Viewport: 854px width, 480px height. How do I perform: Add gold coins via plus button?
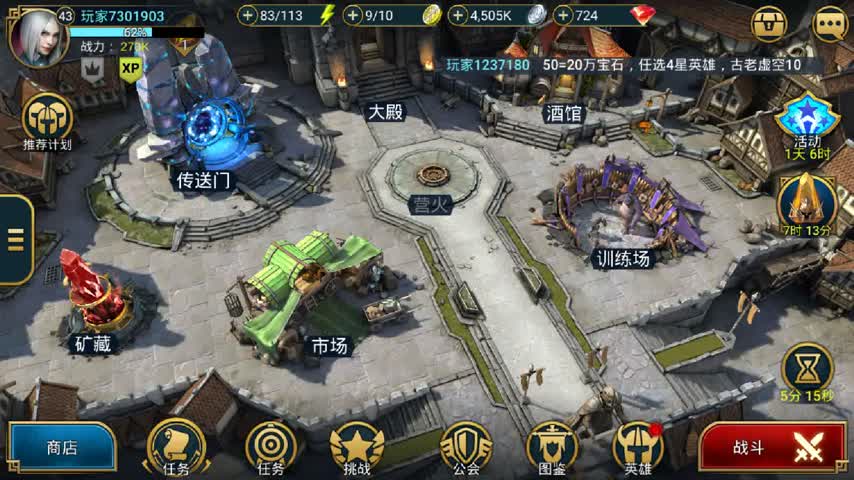point(353,15)
